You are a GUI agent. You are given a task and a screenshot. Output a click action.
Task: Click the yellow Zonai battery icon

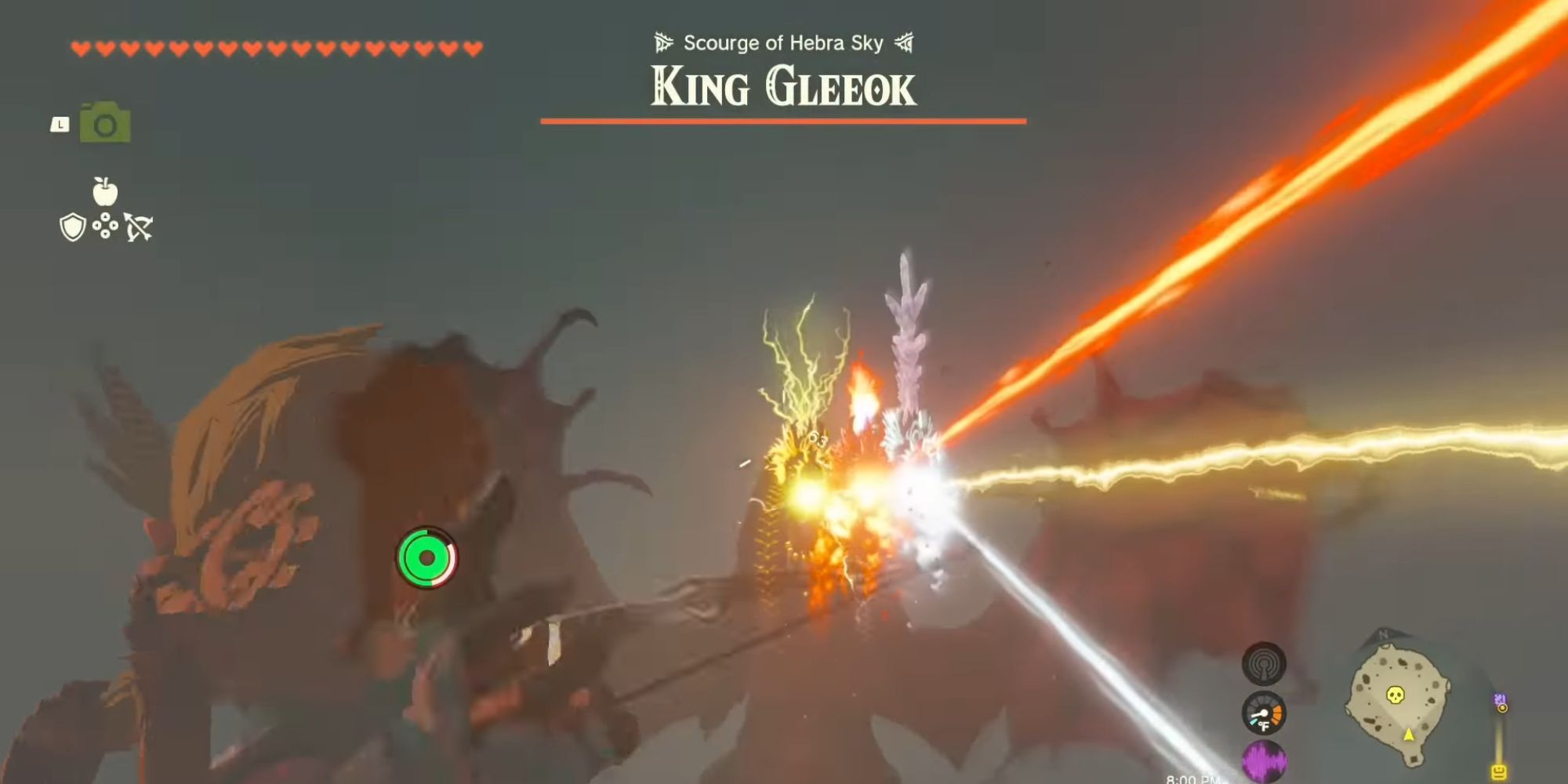coord(1500,772)
